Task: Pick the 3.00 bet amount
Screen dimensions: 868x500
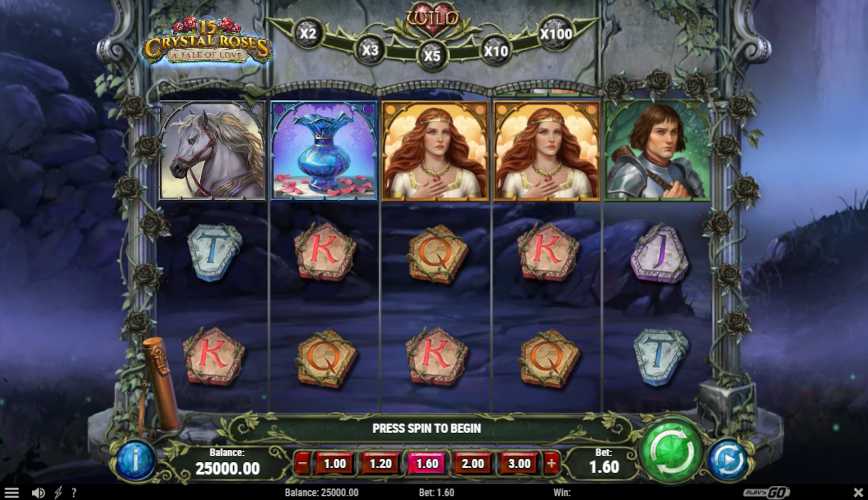Action: [x=518, y=464]
